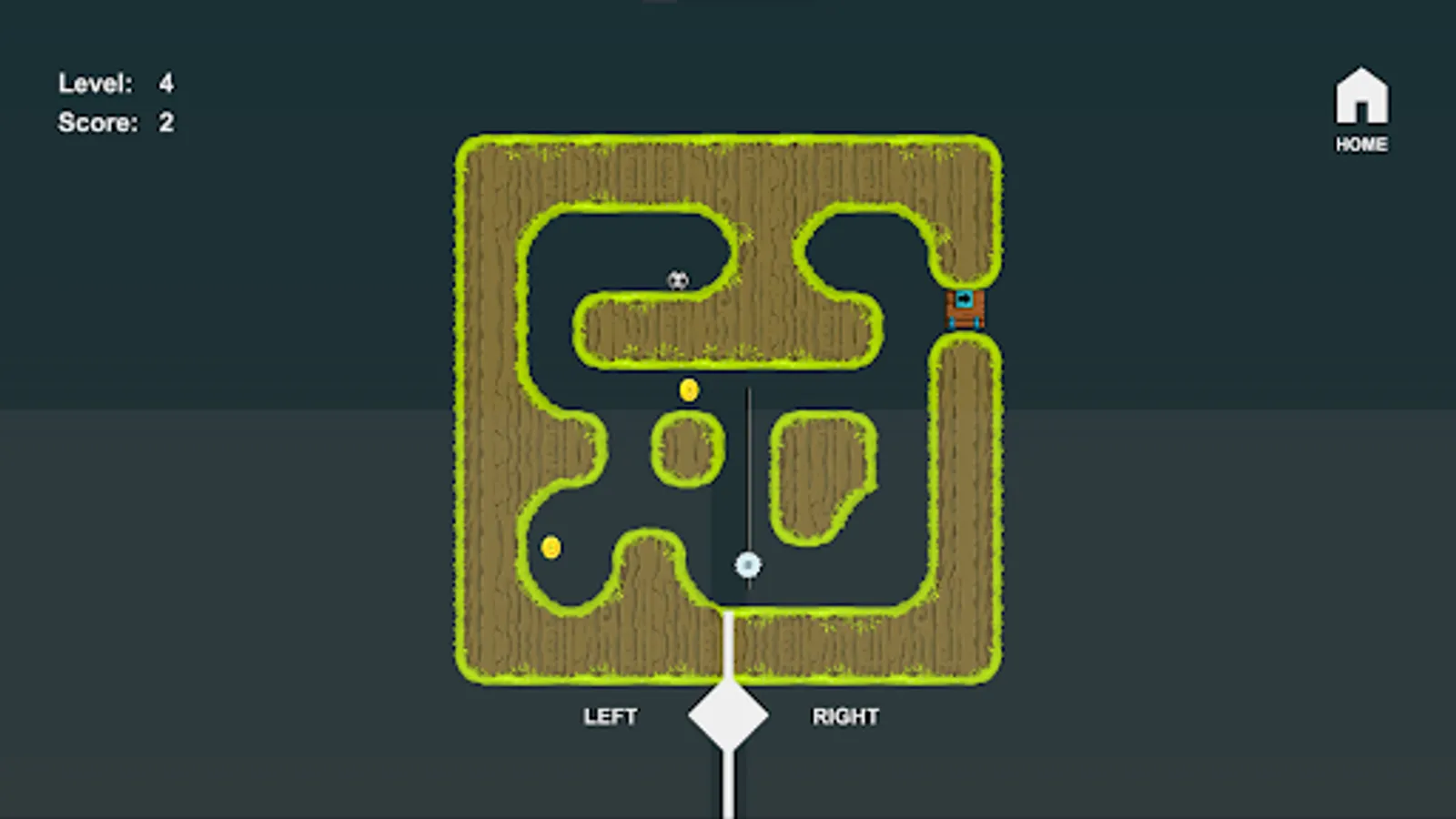Click the soccer ball inside the maze

676,281
